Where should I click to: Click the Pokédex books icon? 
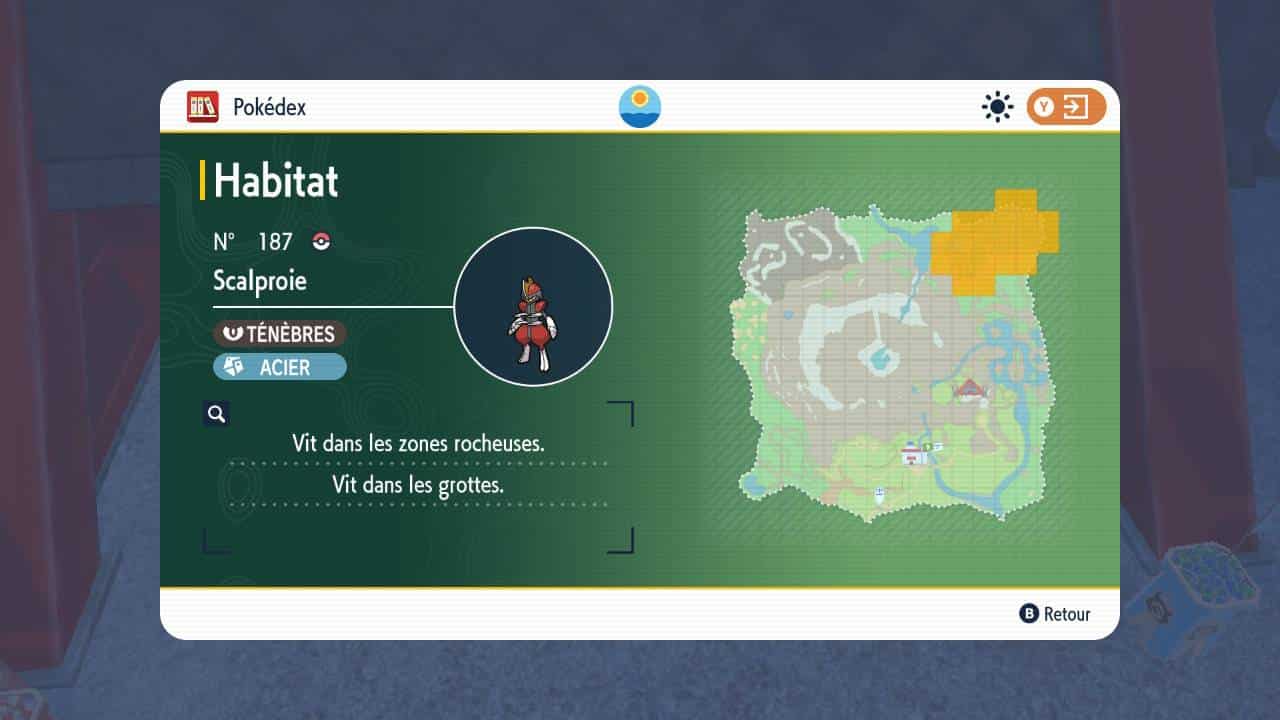click(203, 107)
